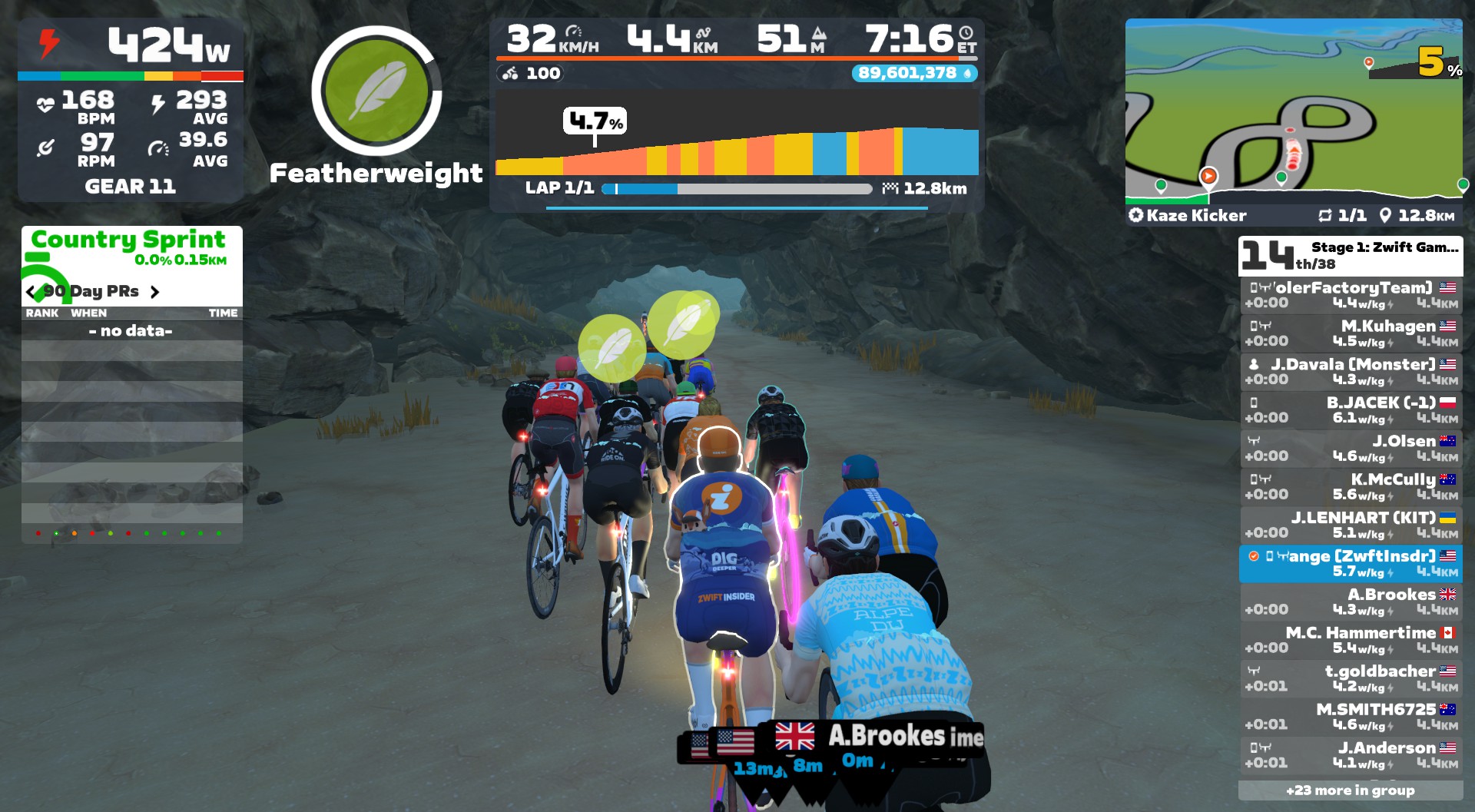Choose J.Olsen from nearby riders
The image size is (1475, 812).
(1351, 449)
